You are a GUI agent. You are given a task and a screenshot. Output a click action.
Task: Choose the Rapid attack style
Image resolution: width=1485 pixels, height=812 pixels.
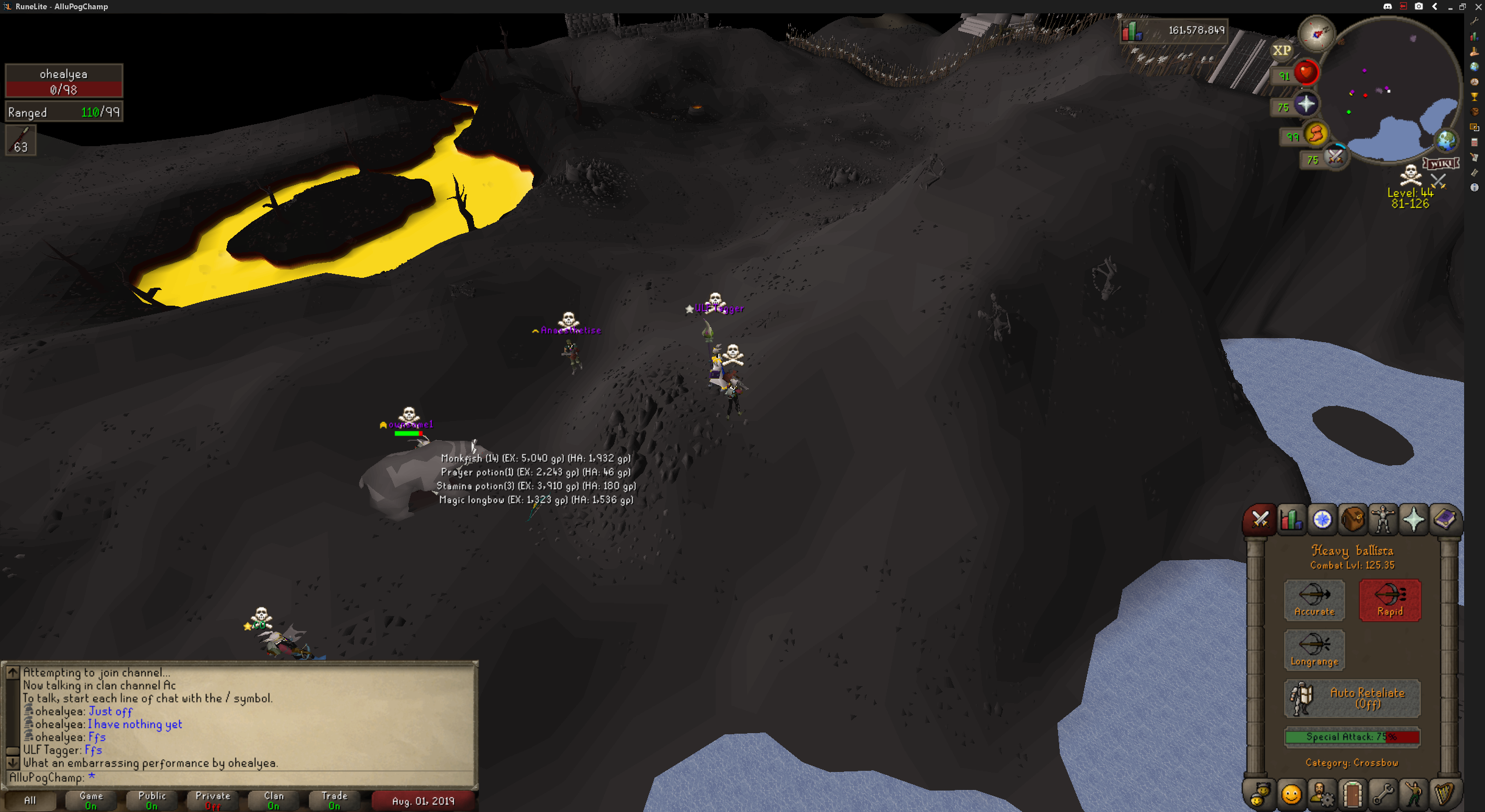click(1389, 600)
